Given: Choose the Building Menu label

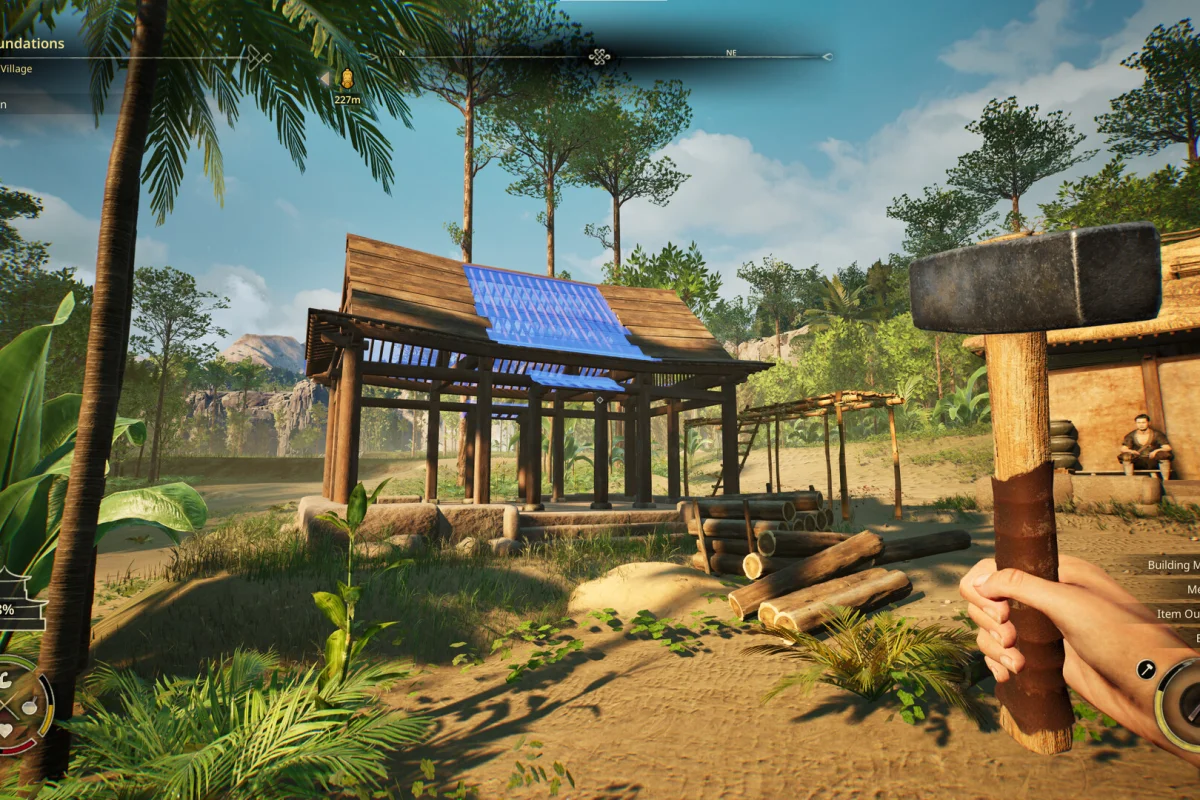Looking at the screenshot, I should click(x=1172, y=565).
